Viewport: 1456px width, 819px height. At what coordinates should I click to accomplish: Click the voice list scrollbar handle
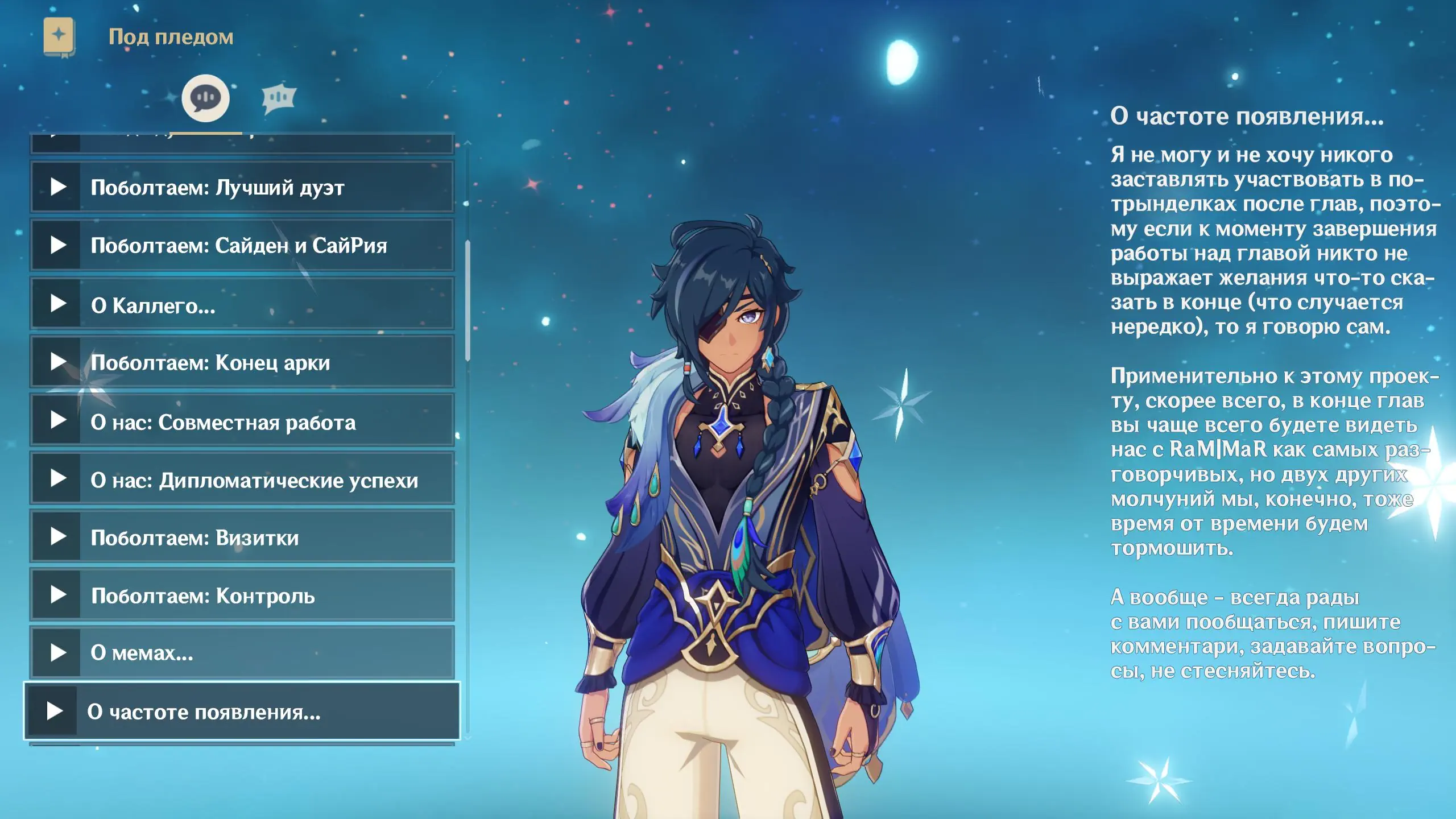[x=468, y=300]
